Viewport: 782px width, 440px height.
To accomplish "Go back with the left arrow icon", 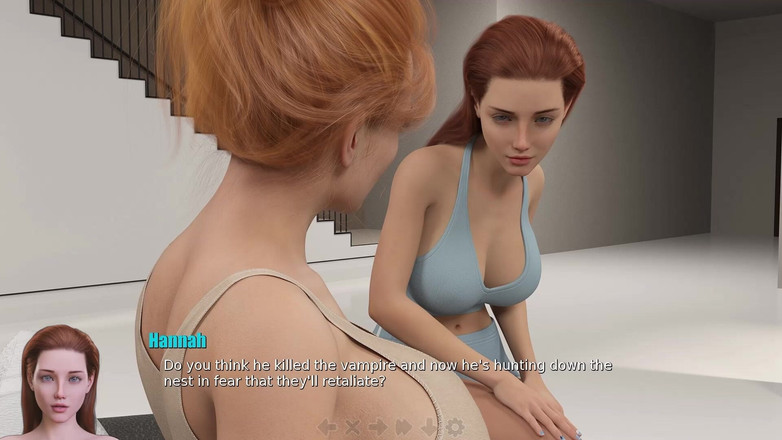I will click(x=327, y=427).
